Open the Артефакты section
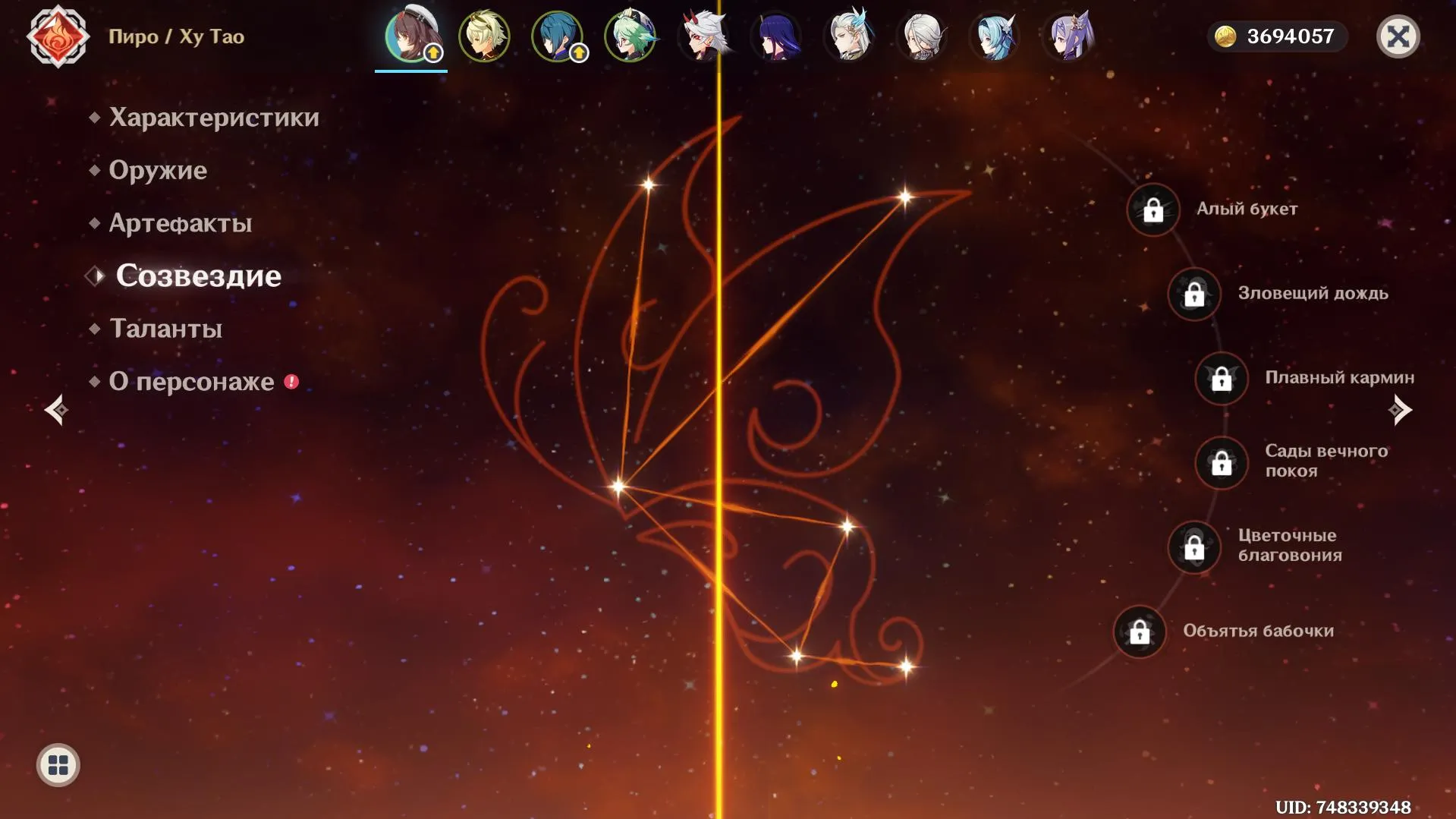This screenshot has height=819, width=1456. click(x=180, y=223)
